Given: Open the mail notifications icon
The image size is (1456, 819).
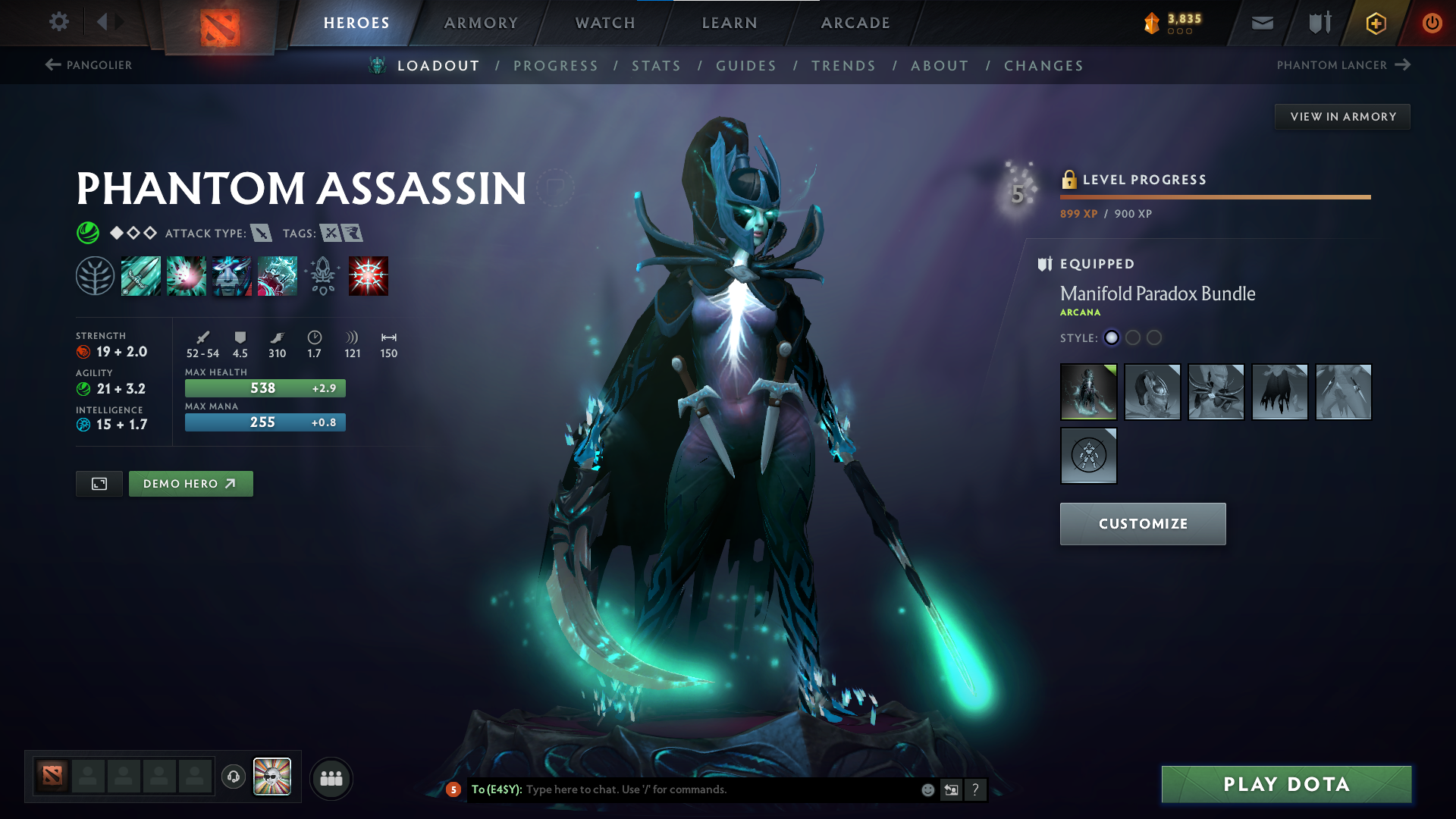Looking at the screenshot, I should pyautogui.click(x=1261, y=23).
